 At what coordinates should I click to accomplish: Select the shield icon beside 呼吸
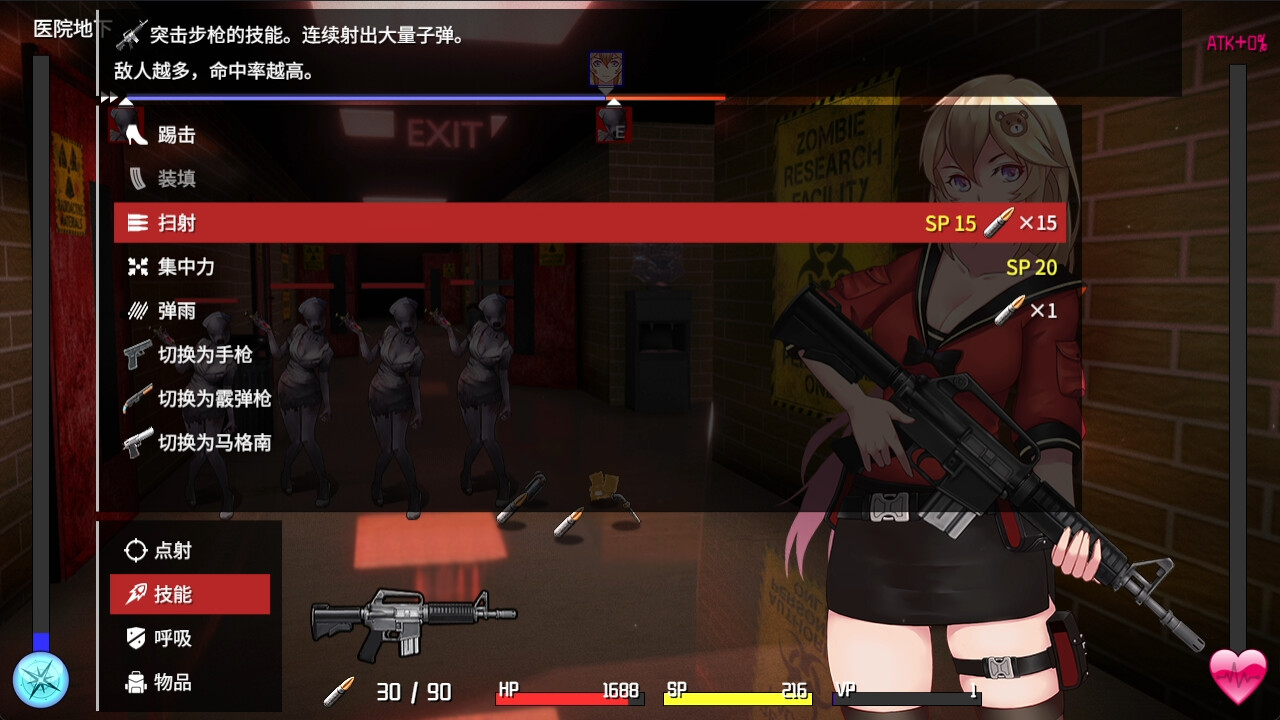(x=136, y=638)
